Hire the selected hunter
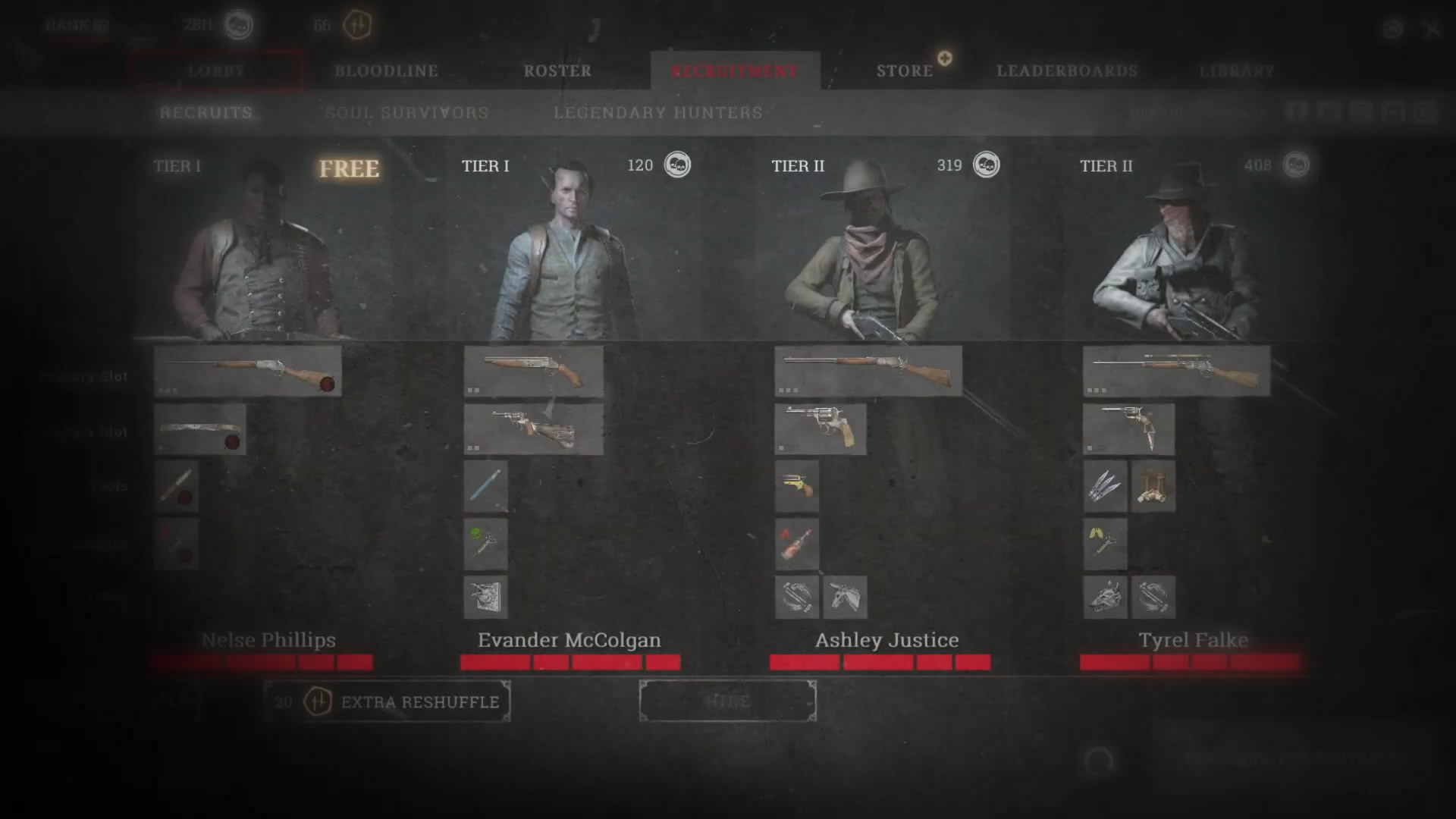The image size is (1456, 819). (728, 701)
